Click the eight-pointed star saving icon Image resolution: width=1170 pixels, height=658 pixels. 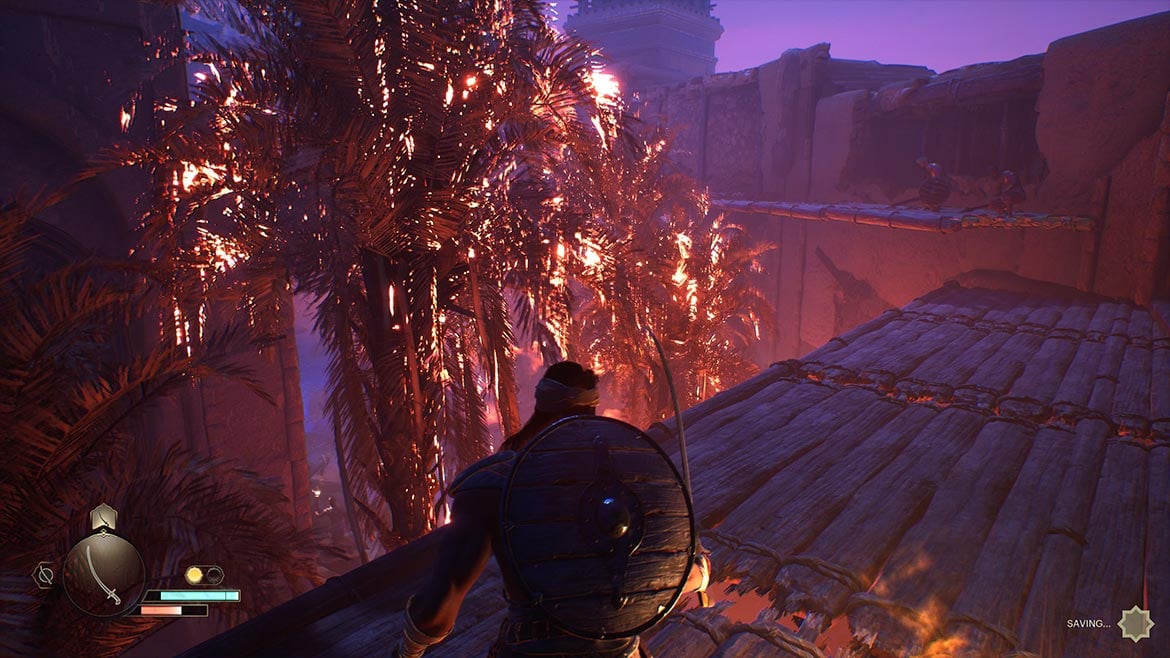pos(1135,623)
